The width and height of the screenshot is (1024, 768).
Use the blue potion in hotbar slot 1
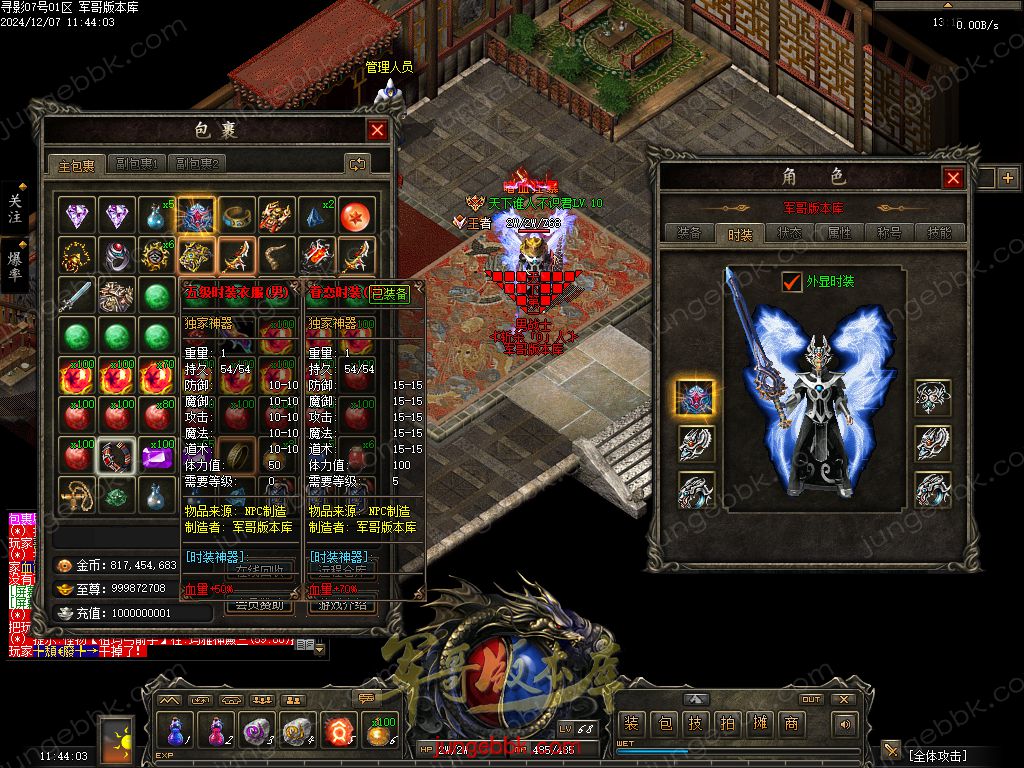pos(176,731)
